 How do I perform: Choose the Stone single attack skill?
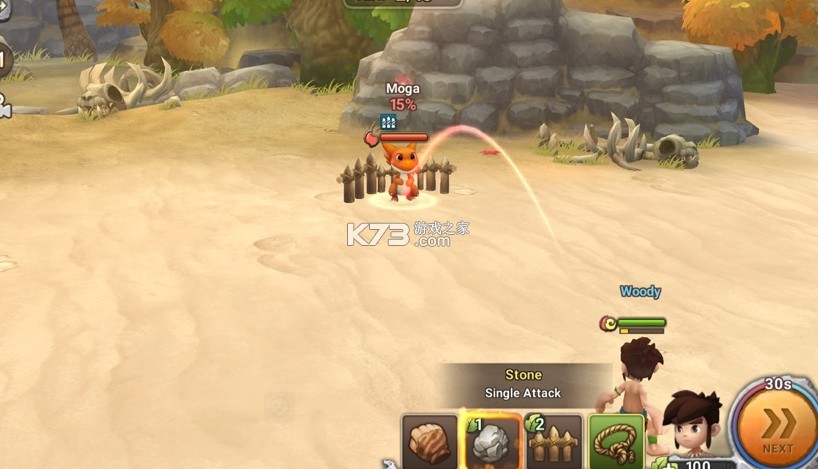(x=493, y=442)
